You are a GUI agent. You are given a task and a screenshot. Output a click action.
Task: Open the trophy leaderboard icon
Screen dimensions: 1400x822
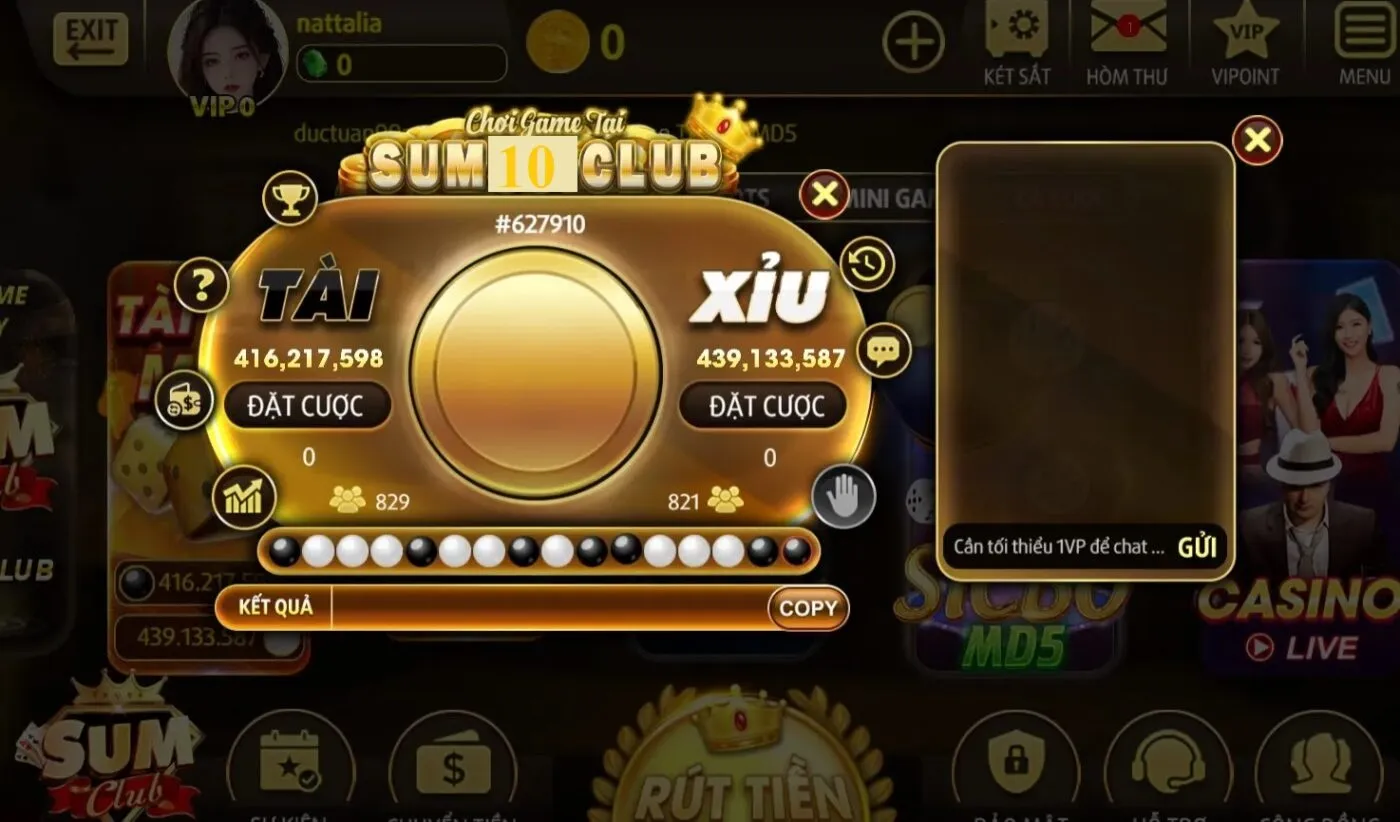click(x=289, y=196)
